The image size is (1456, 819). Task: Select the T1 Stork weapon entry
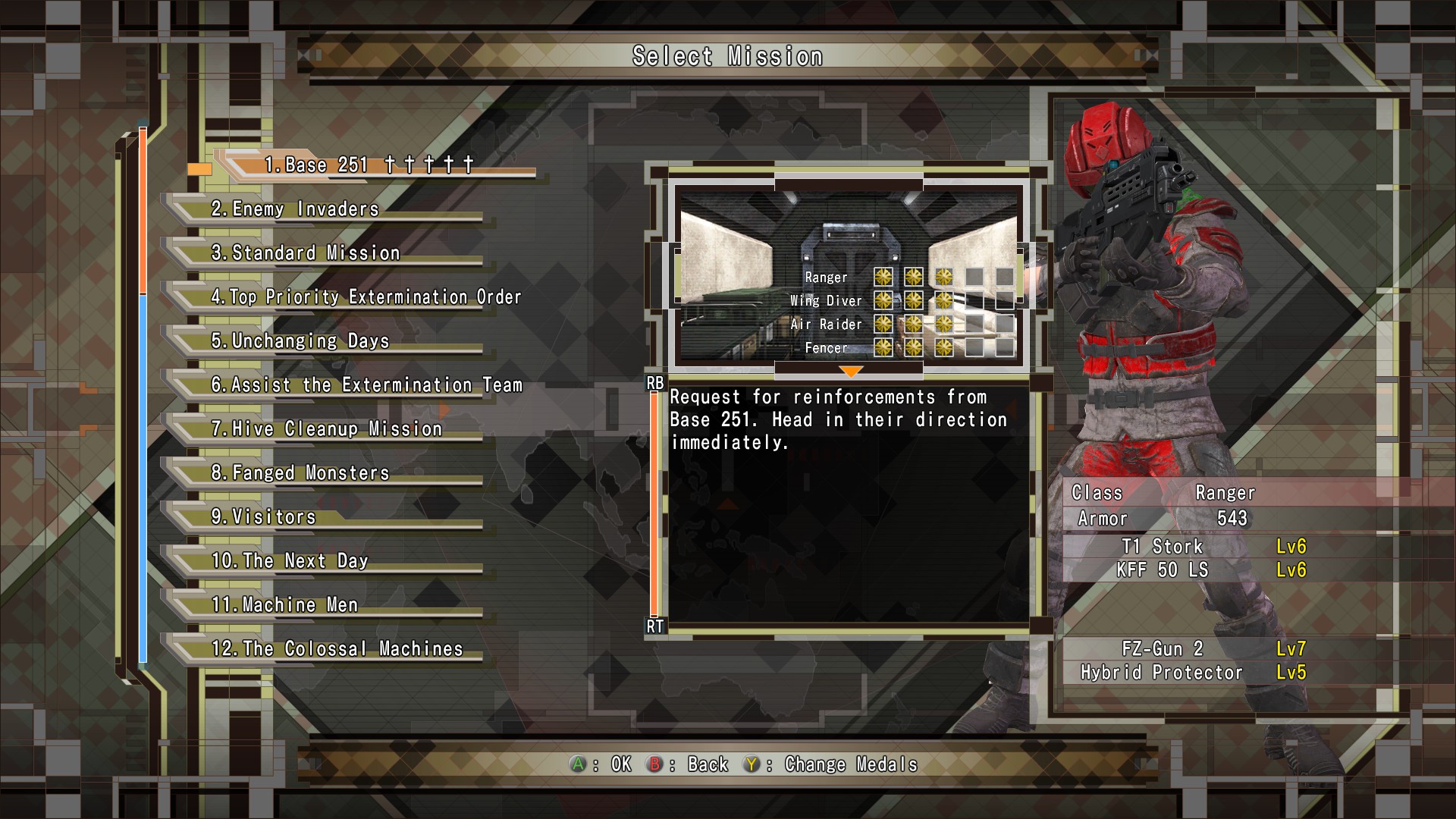coord(1162,547)
